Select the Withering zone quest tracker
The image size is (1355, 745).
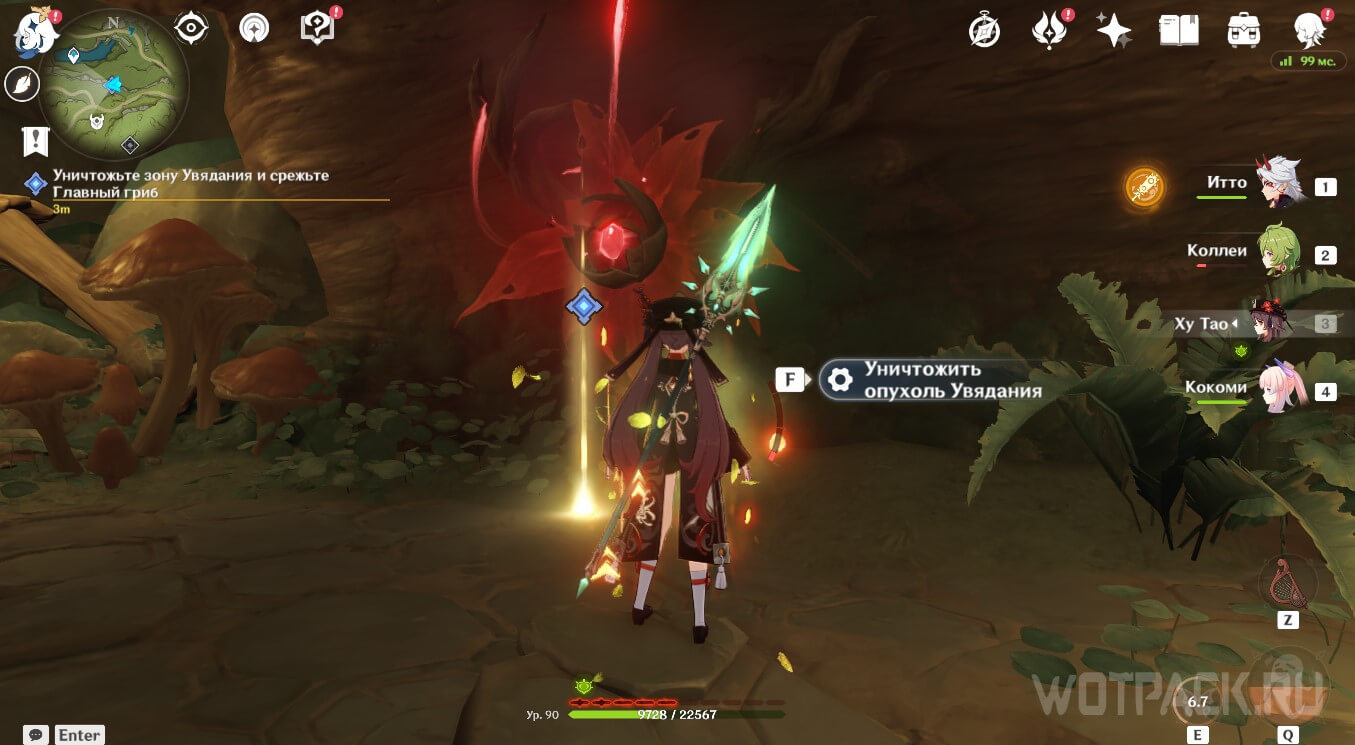[x=190, y=183]
